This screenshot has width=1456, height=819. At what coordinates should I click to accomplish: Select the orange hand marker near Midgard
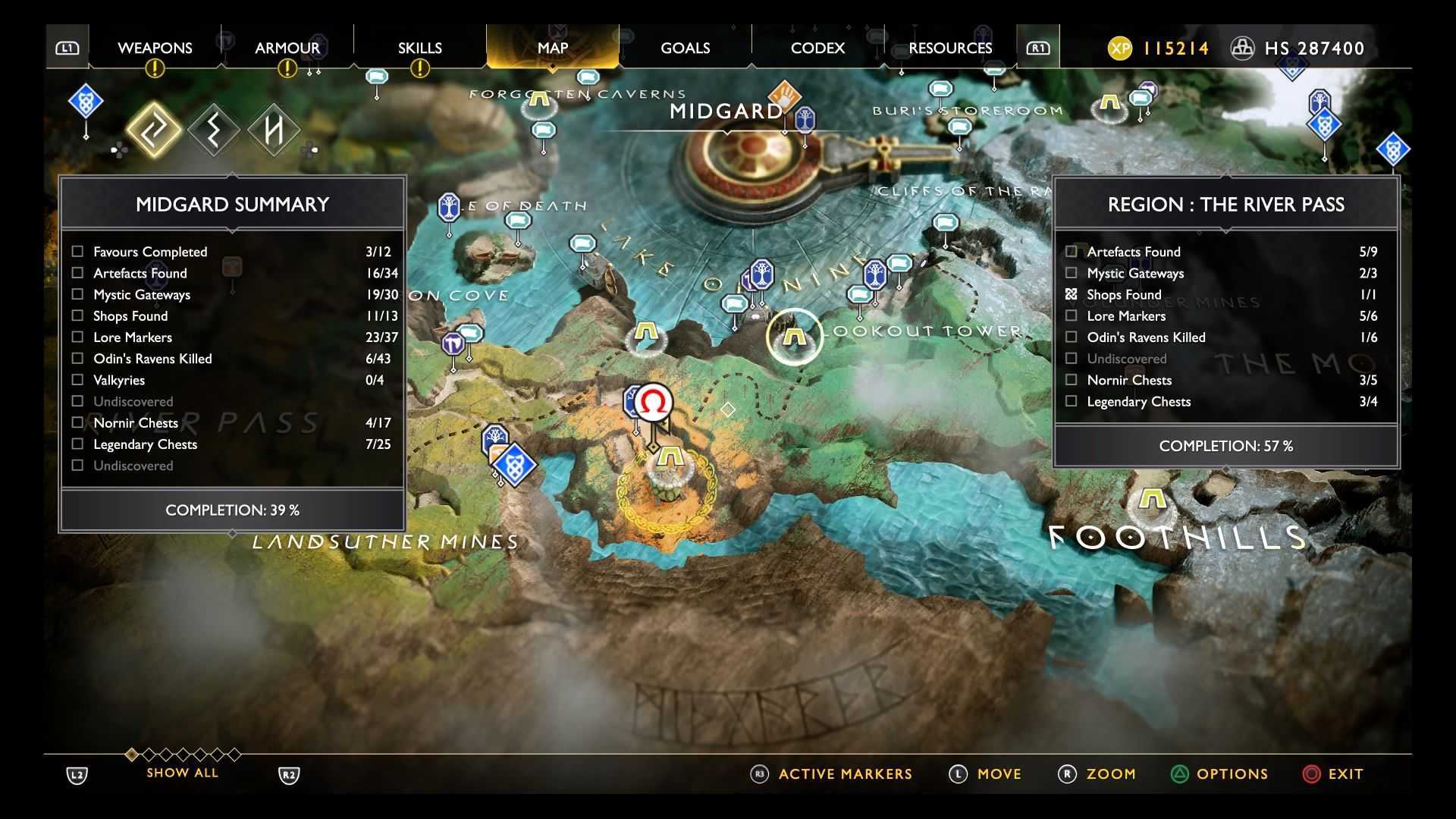784,96
